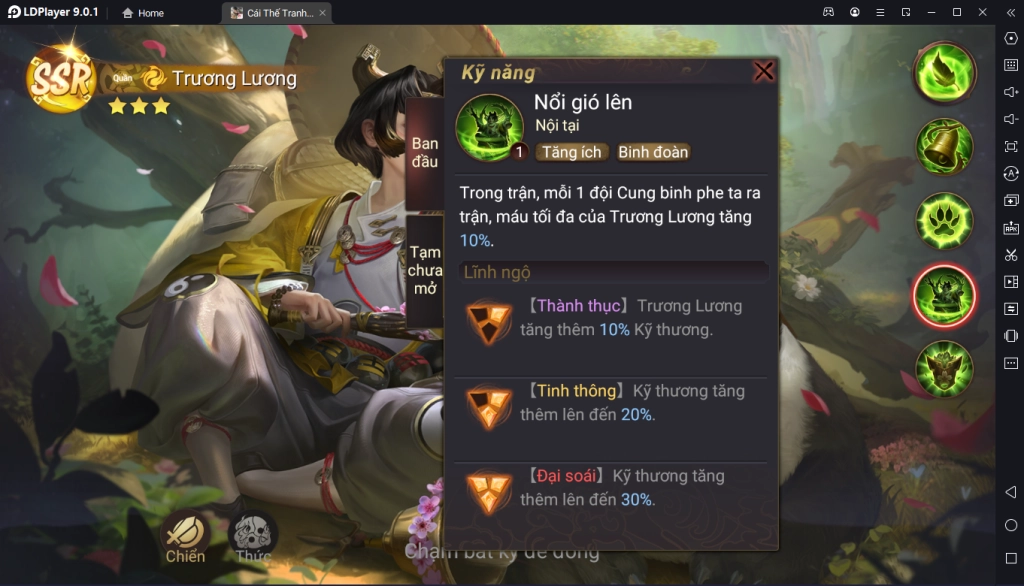1024x586 pixels.
Task: Click the Thành thục insight icon
Action: (x=489, y=322)
